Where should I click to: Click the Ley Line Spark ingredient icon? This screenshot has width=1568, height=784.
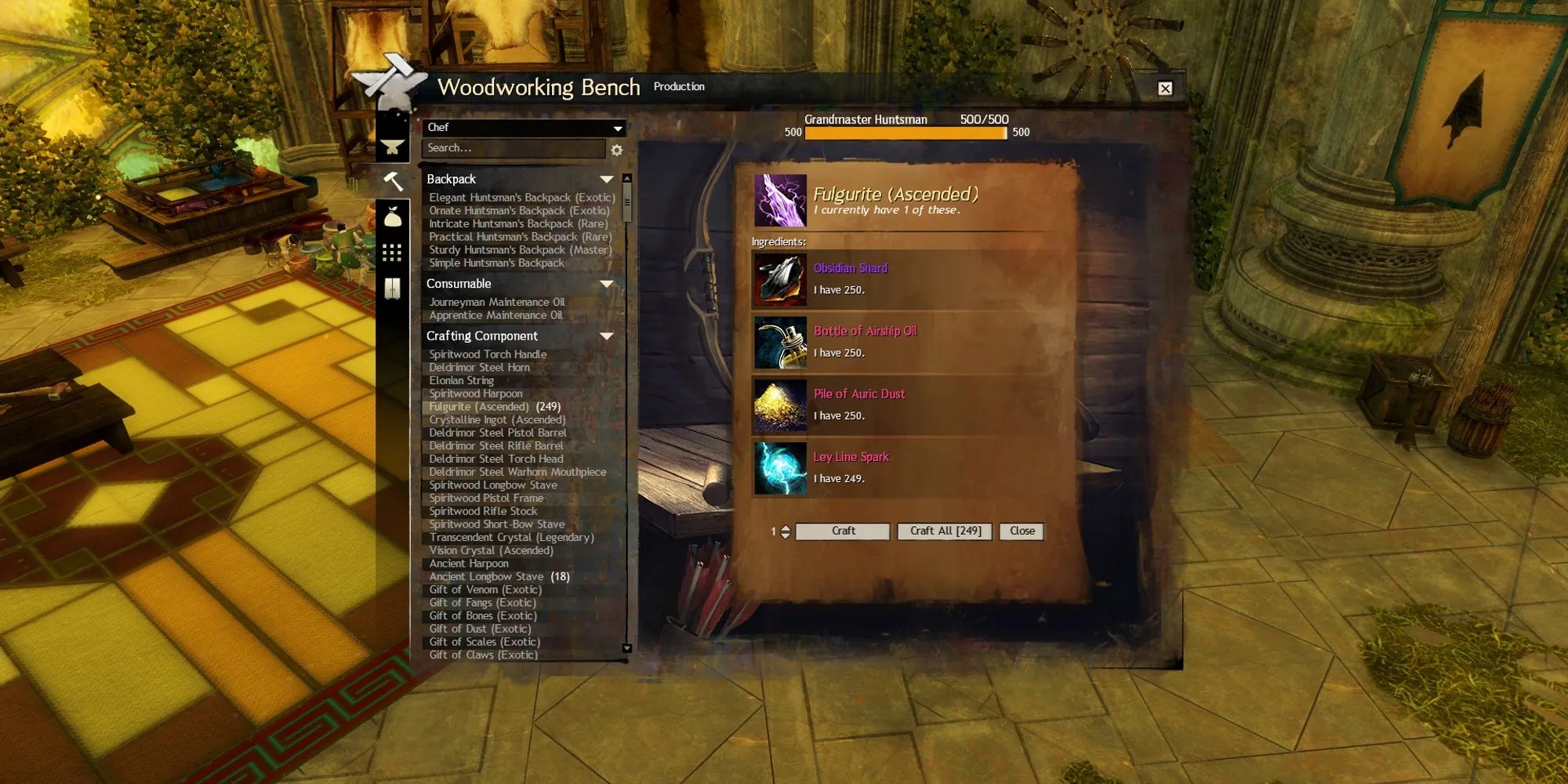779,467
